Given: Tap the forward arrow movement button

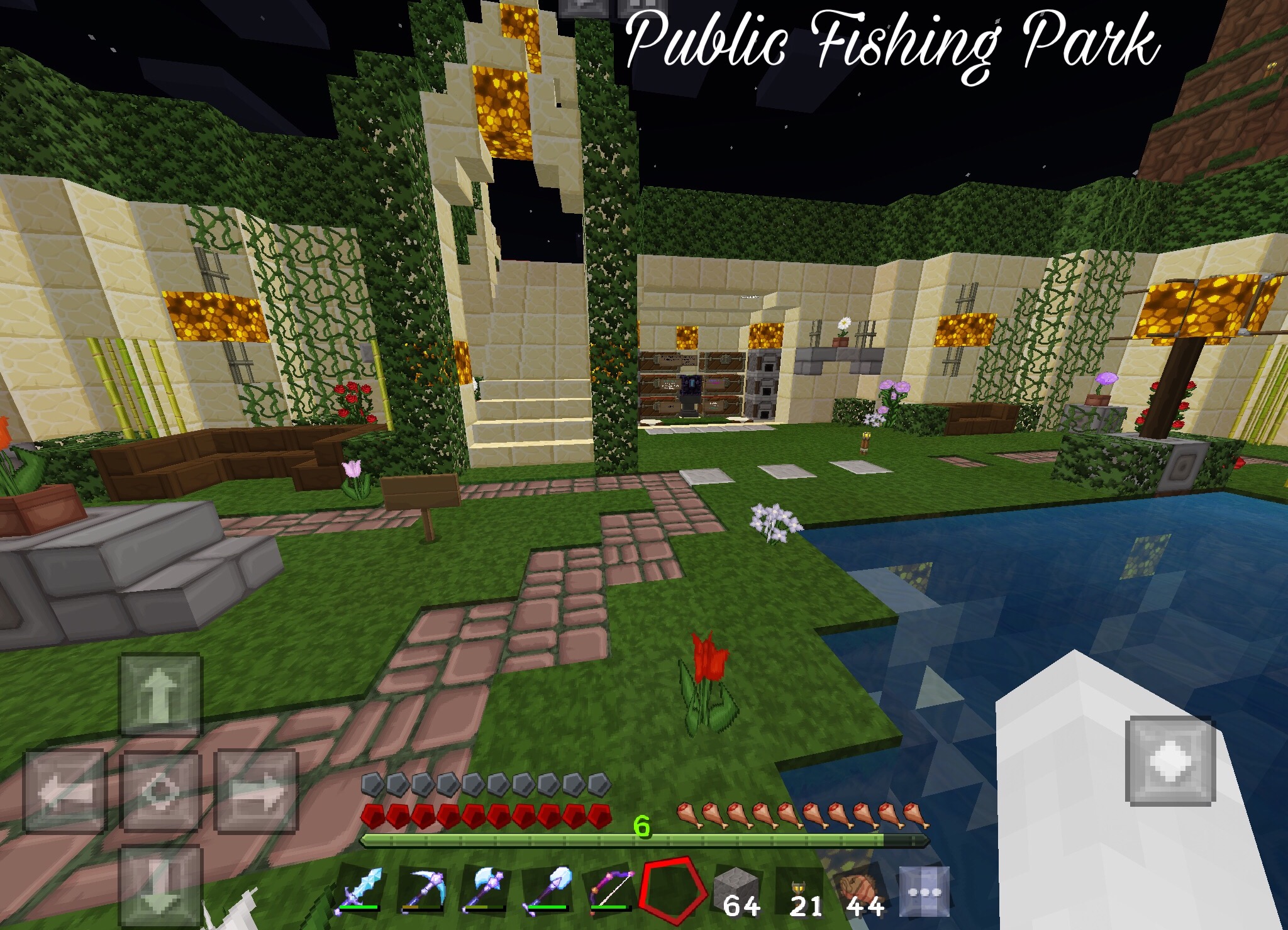Looking at the screenshot, I should (x=160, y=694).
